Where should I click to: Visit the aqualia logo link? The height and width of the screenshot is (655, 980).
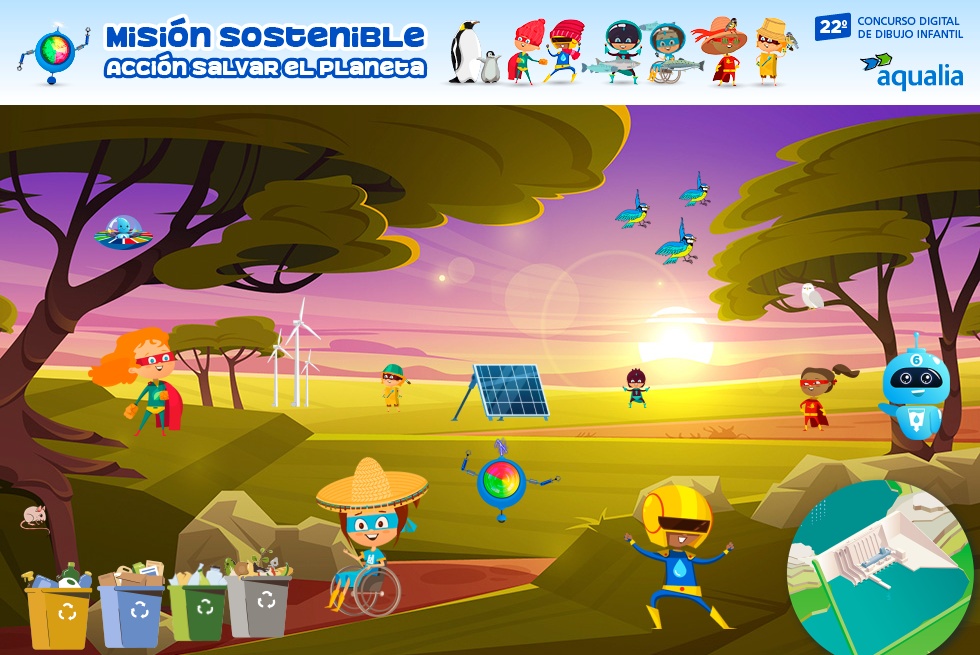(x=912, y=71)
